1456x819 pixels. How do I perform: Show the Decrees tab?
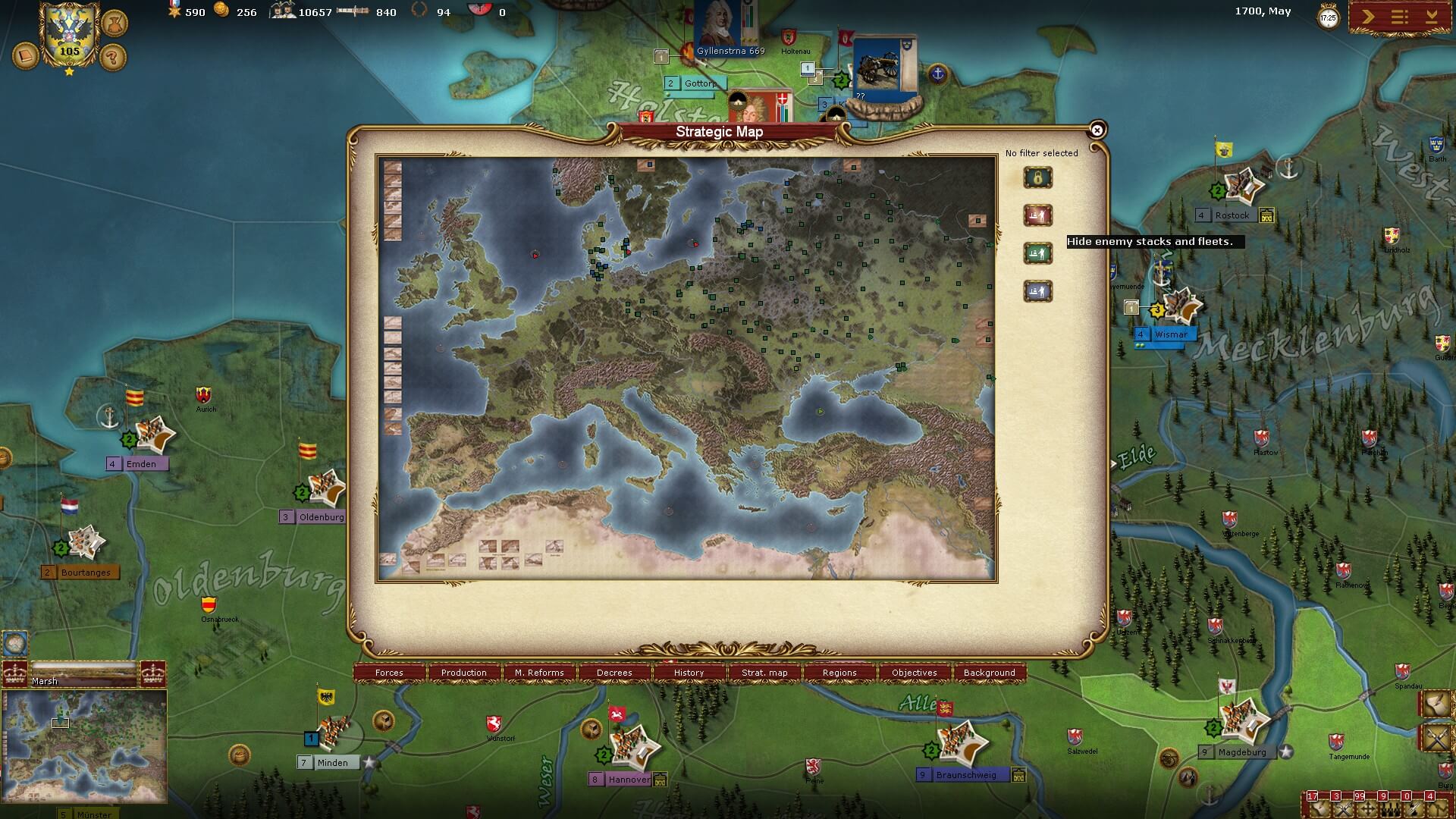[x=614, y=673]
